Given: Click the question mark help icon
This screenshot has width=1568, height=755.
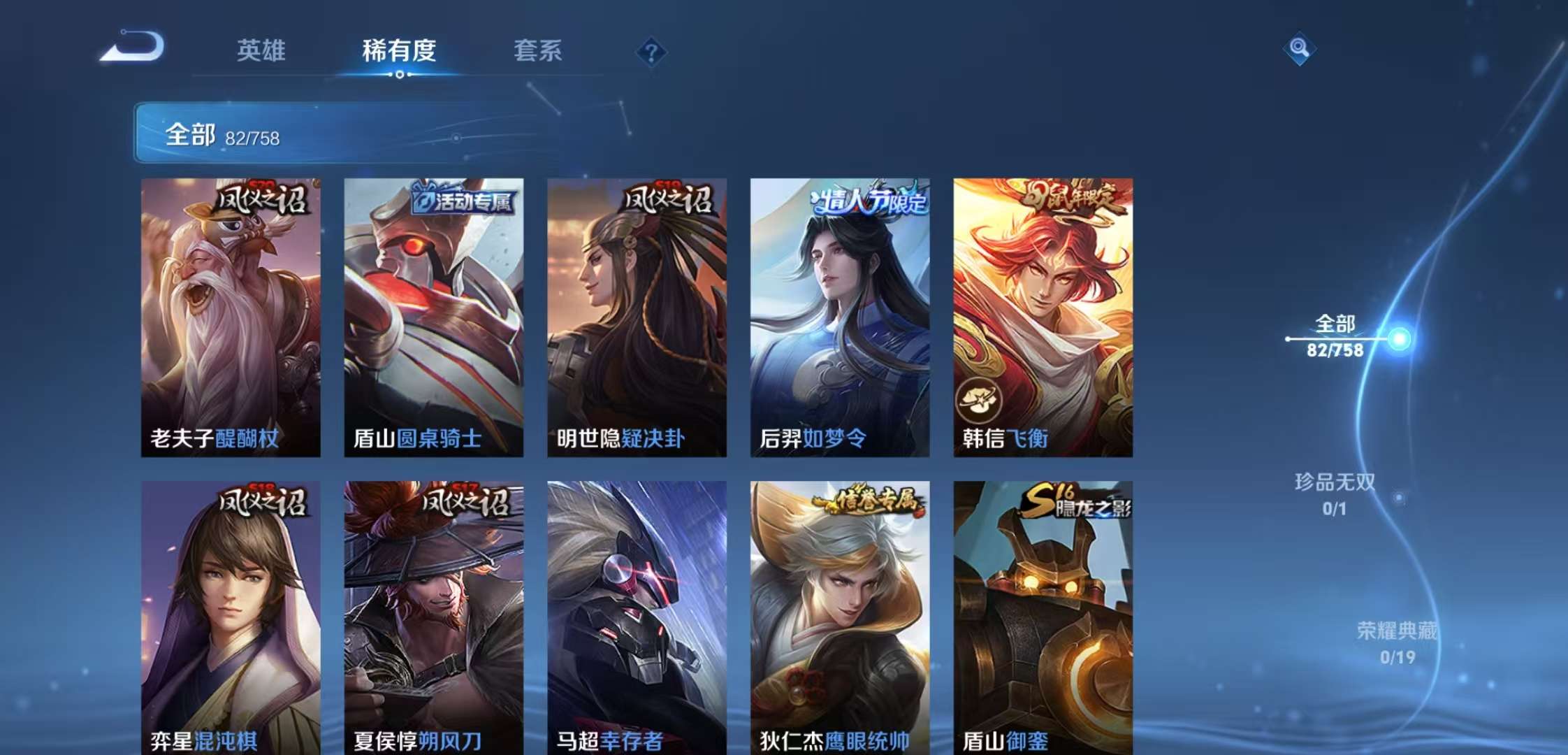Looking at the screenshot, I should pos(651,52).
